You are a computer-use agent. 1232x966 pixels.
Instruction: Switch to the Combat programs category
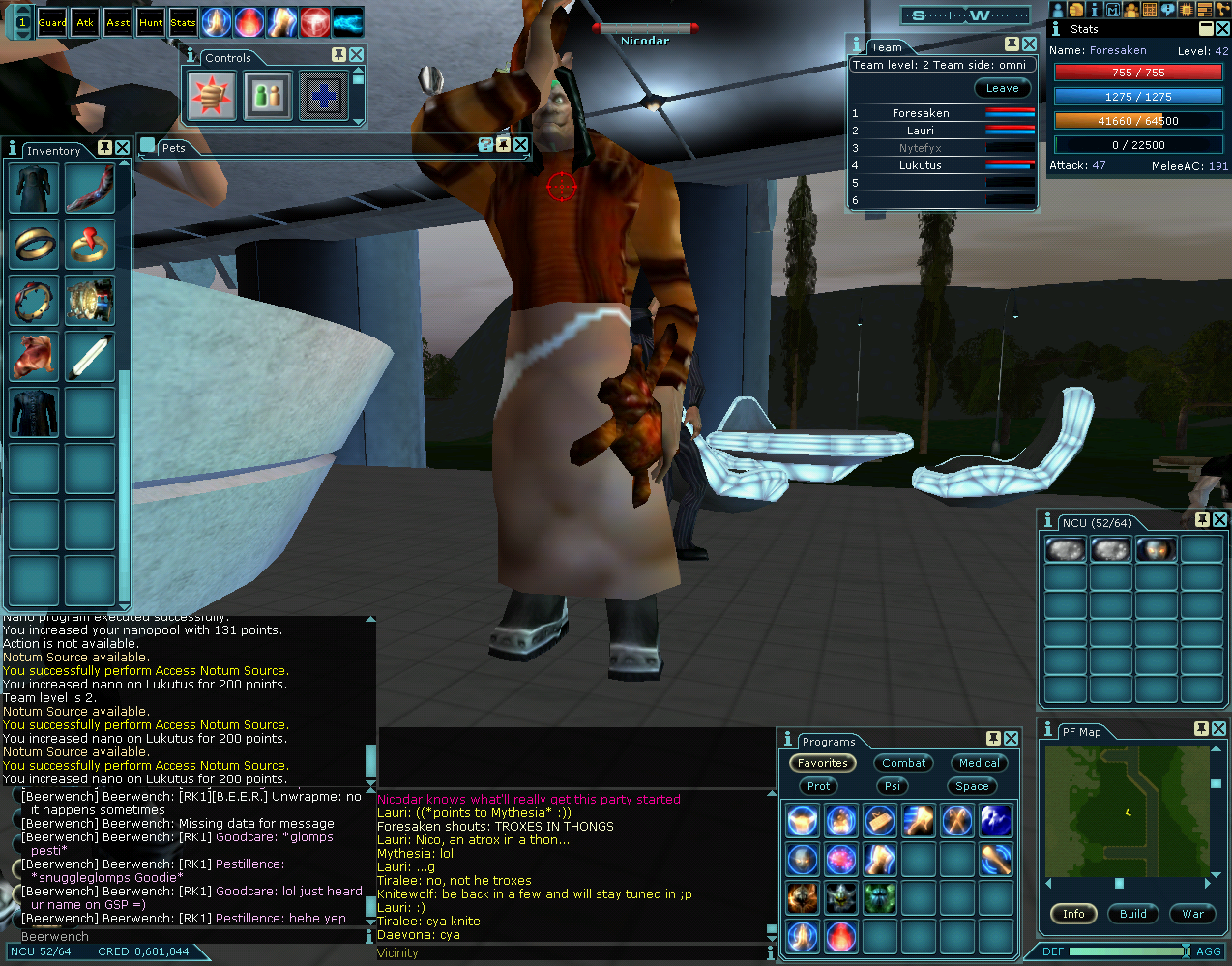coord(903,763)
